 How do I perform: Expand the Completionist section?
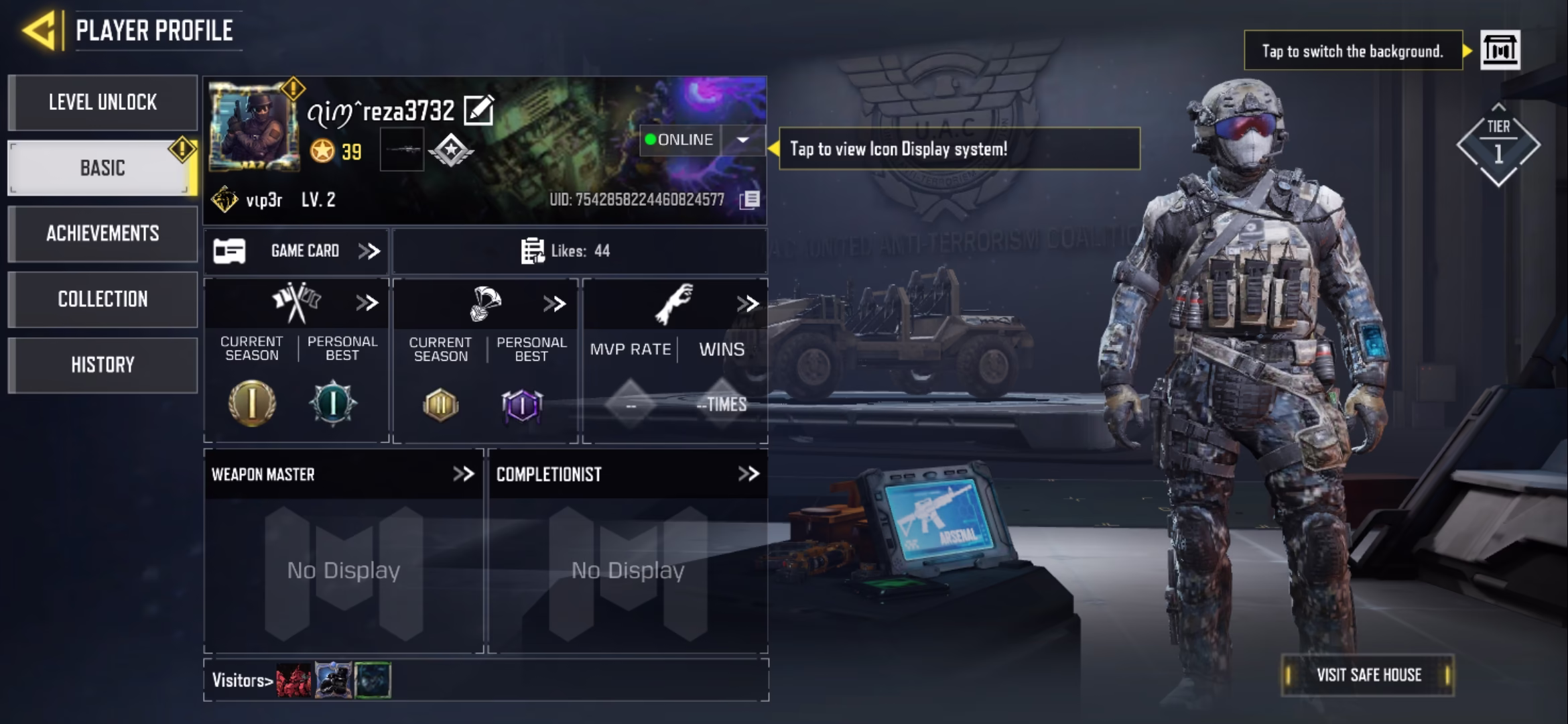748,474
